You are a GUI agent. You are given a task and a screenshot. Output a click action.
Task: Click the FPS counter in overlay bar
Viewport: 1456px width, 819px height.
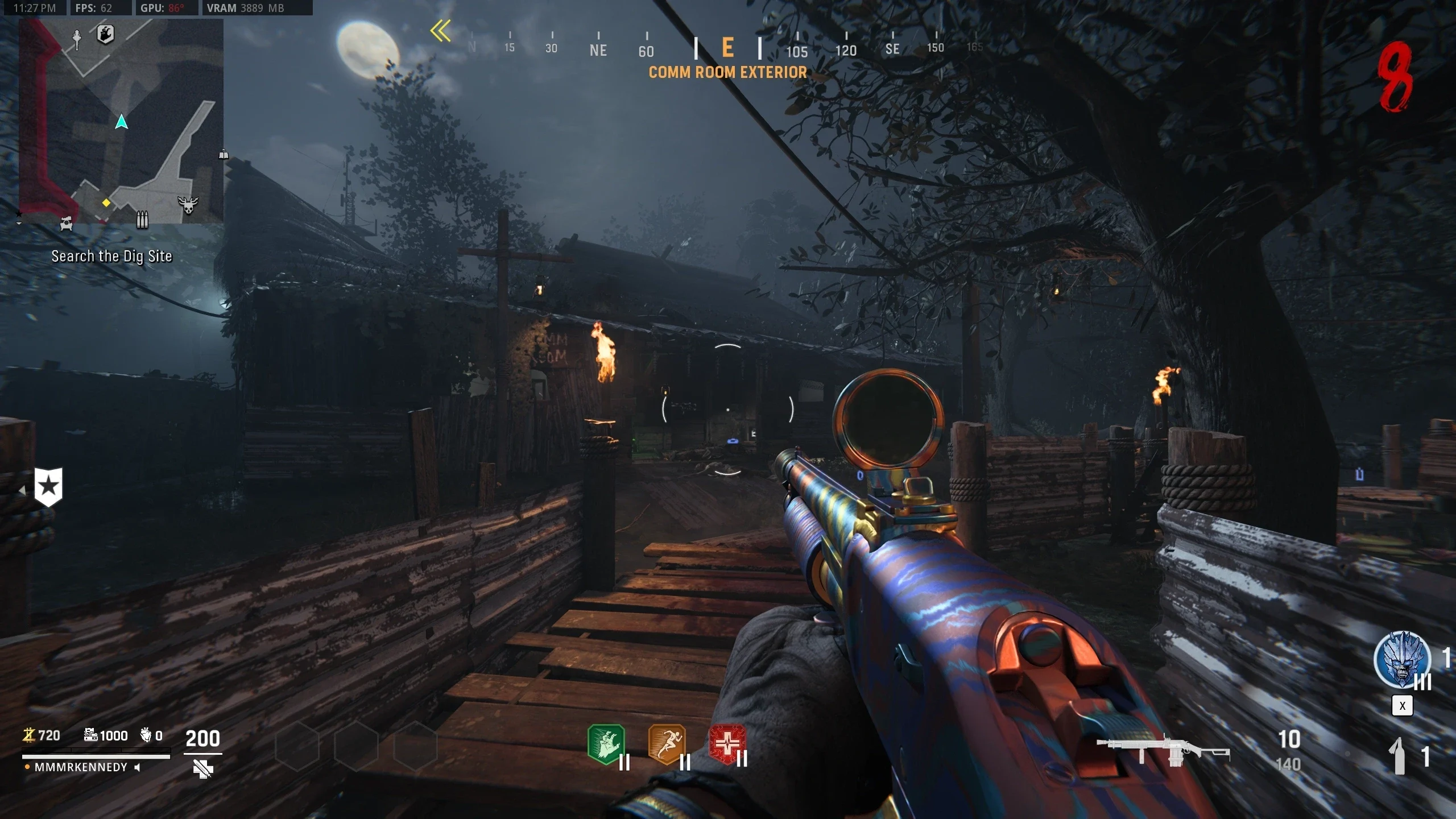(x=94, y=8)
